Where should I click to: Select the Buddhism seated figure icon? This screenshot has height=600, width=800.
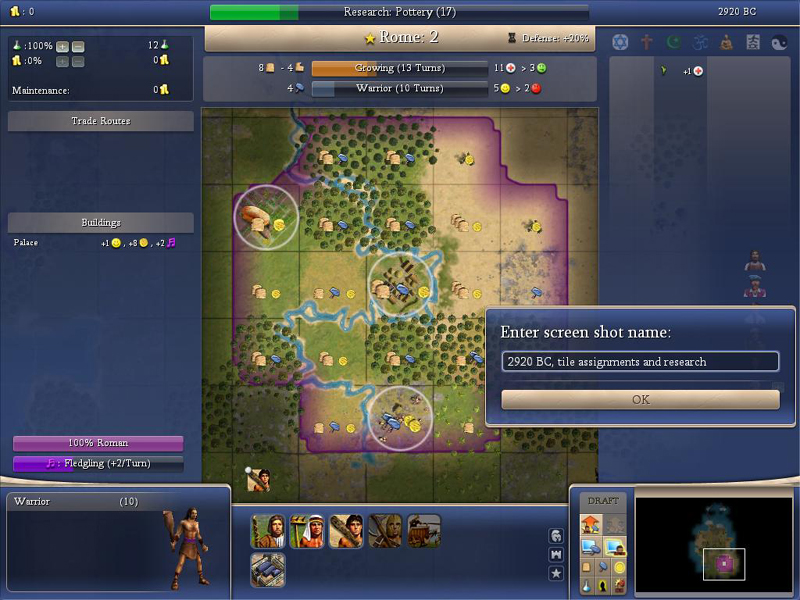point(726,42)
